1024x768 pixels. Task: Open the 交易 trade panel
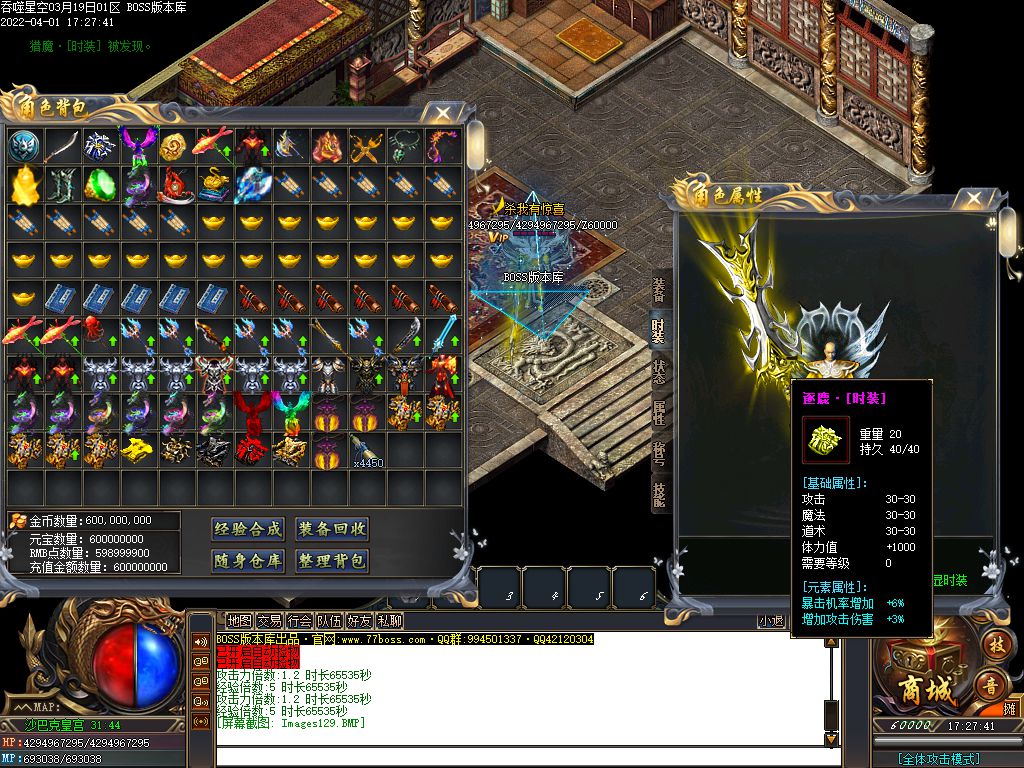(269, 621)
